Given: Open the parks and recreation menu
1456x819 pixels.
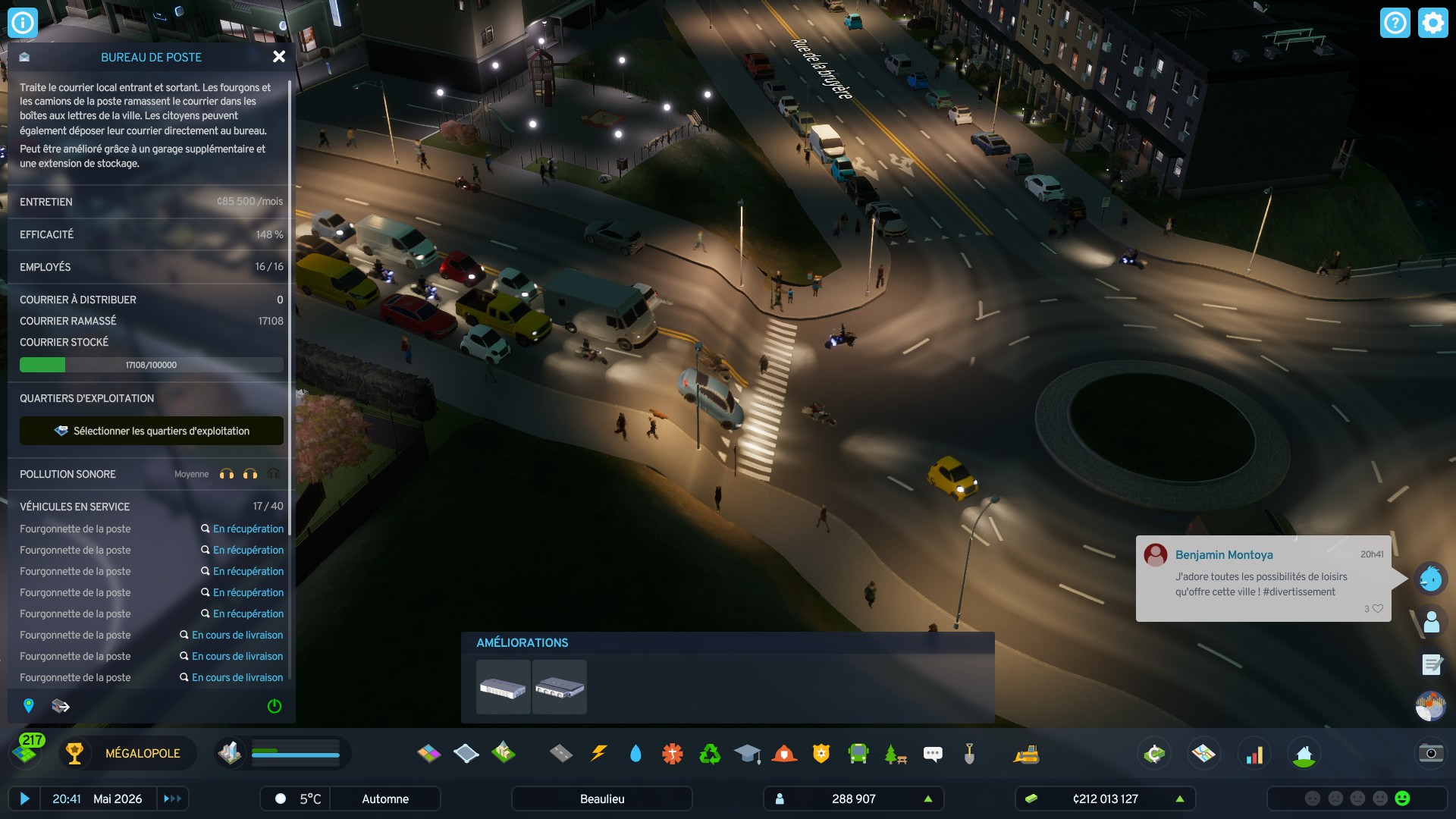Looking at the screenshot, I should click(x=895, y=753).
